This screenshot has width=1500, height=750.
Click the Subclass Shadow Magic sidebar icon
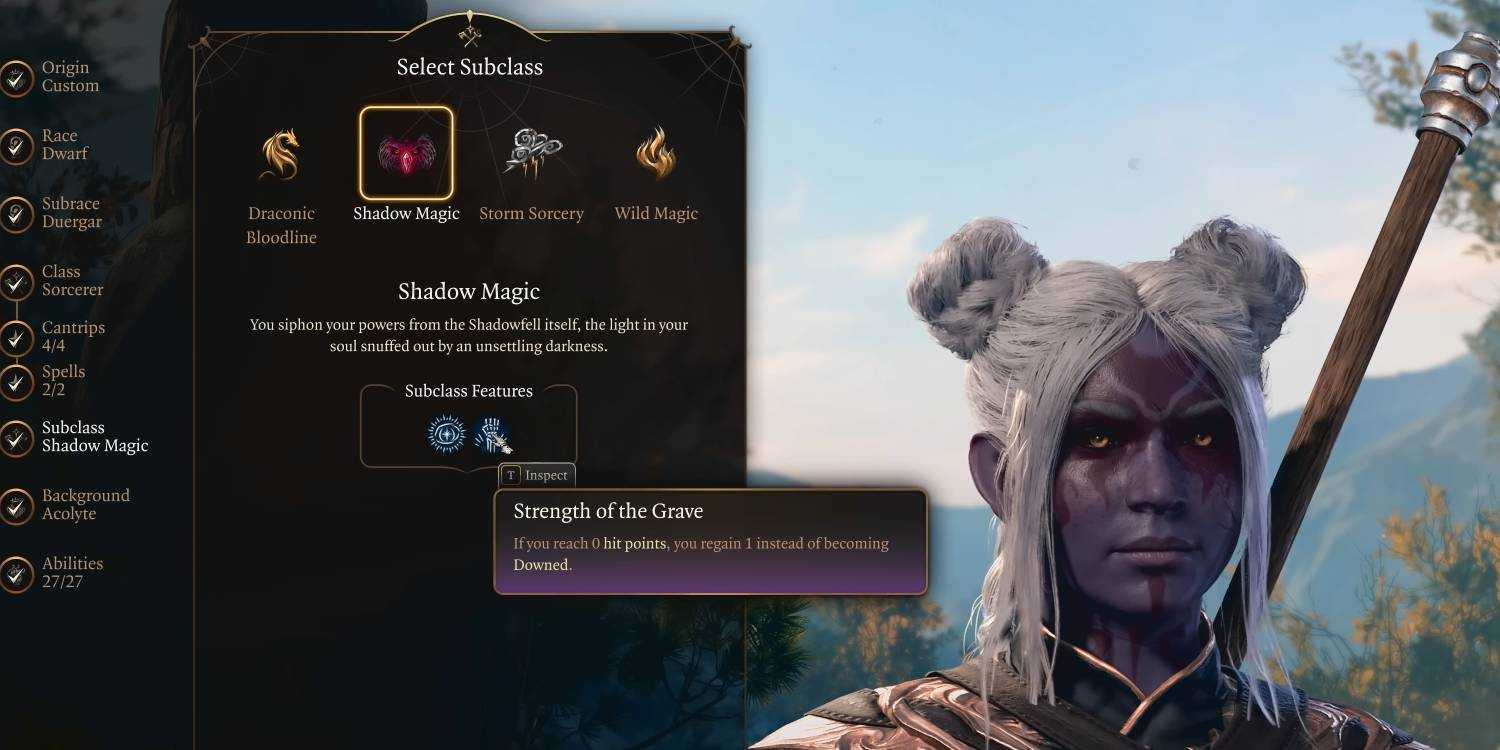16,436
